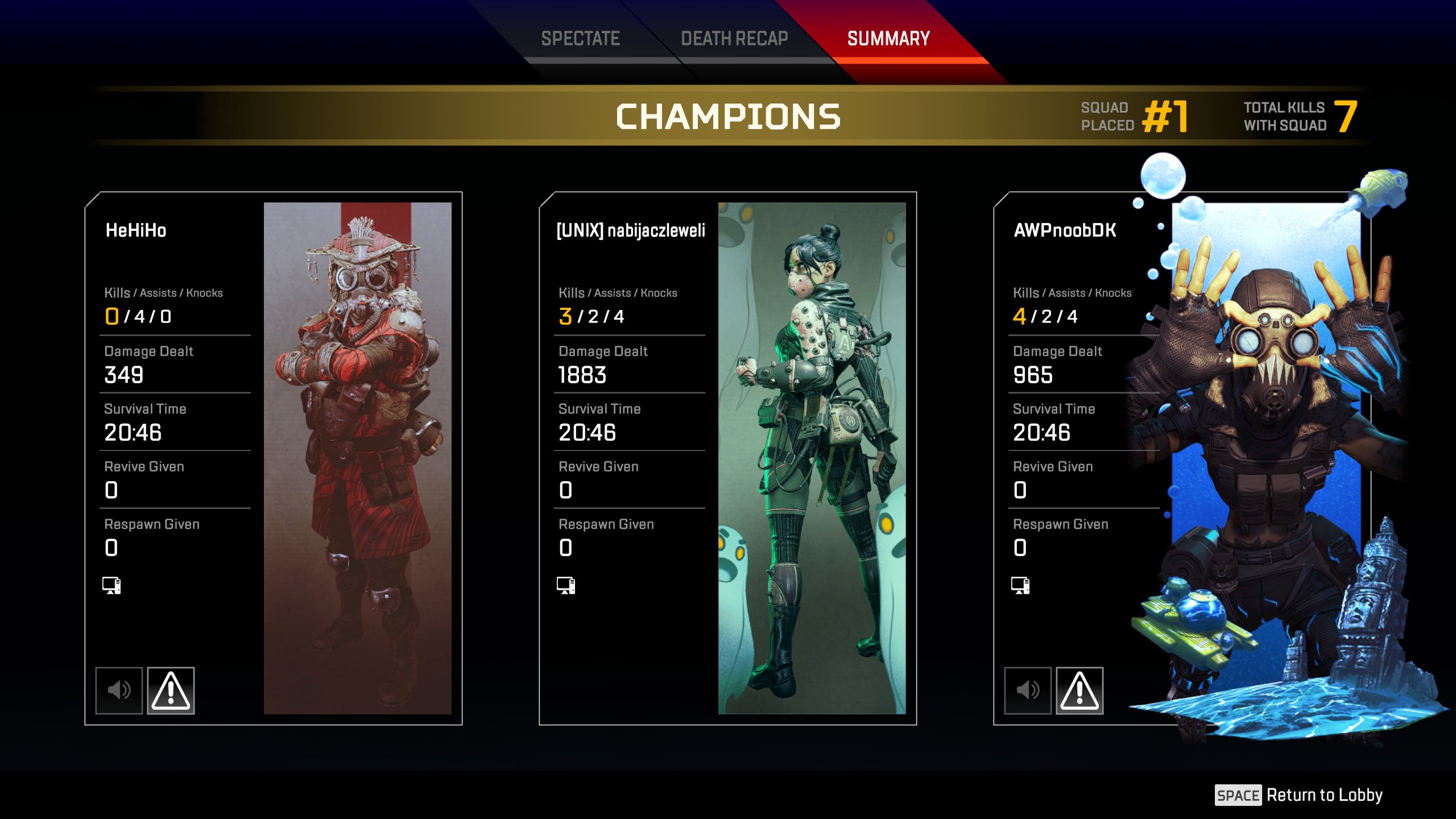The width and height of the screenshot is (1456, 819).
Task: Select the Summary tab
Action: 888,39
